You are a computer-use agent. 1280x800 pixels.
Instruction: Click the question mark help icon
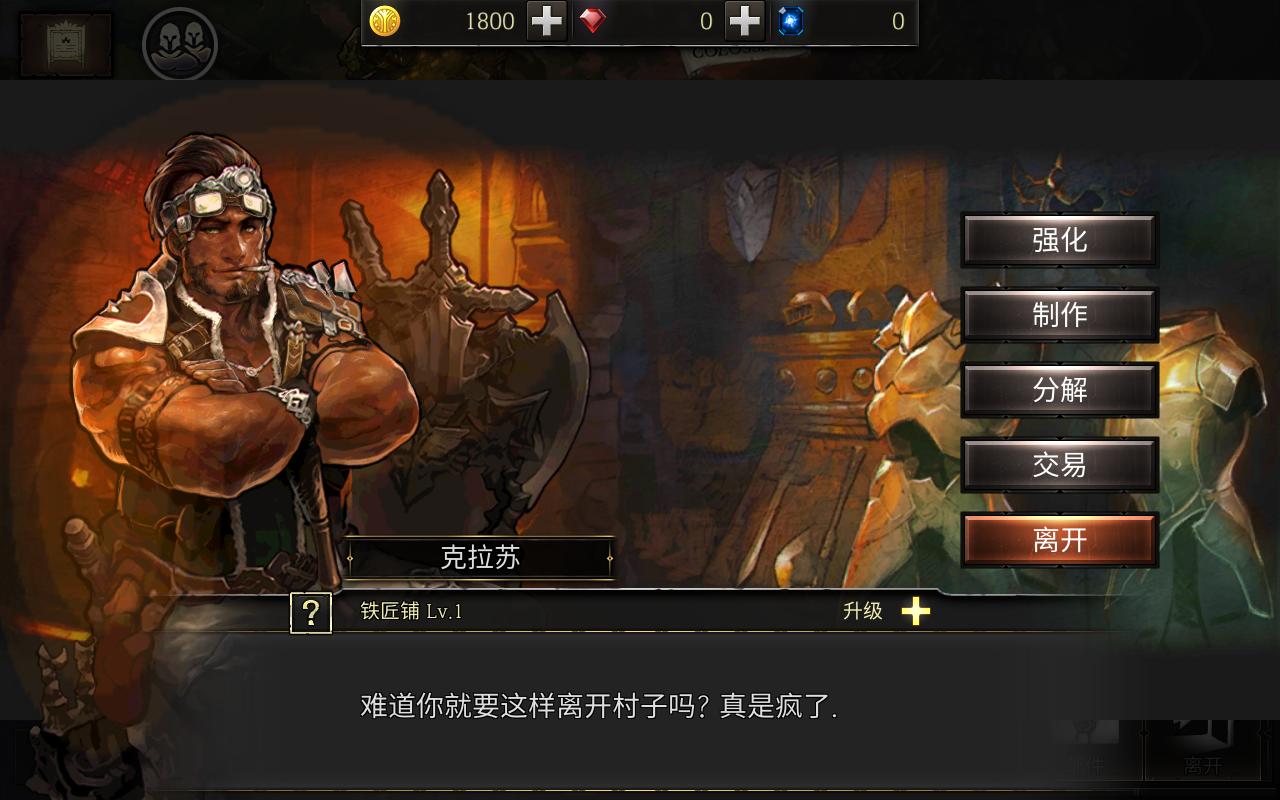310,613
